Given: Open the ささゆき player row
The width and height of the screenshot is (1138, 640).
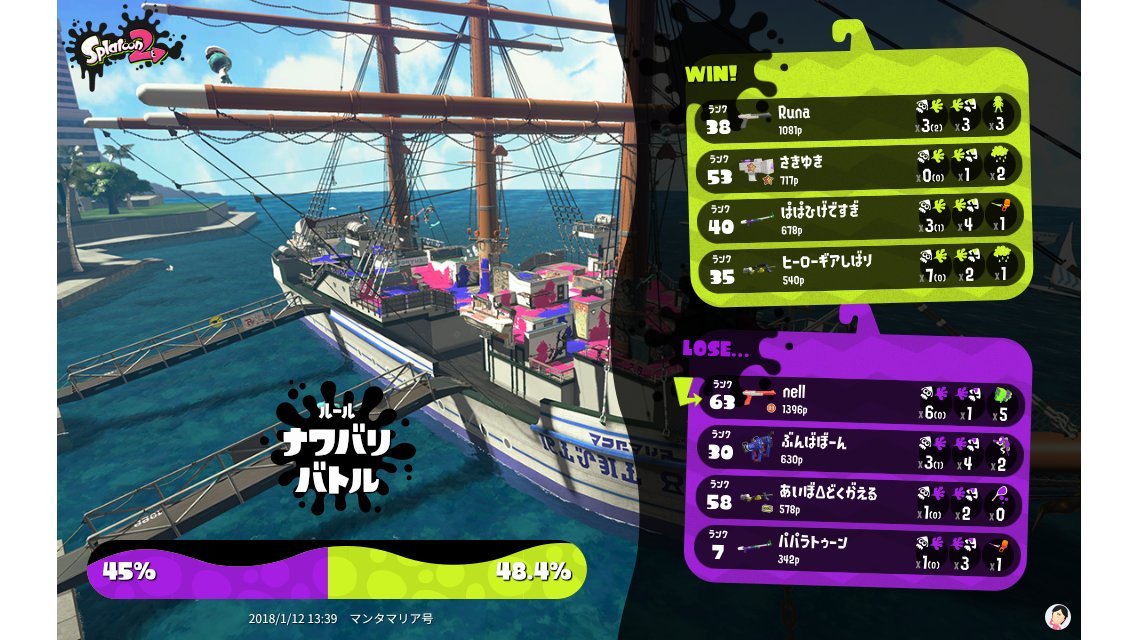Looking at the screenshot, I should coord(860,166).
